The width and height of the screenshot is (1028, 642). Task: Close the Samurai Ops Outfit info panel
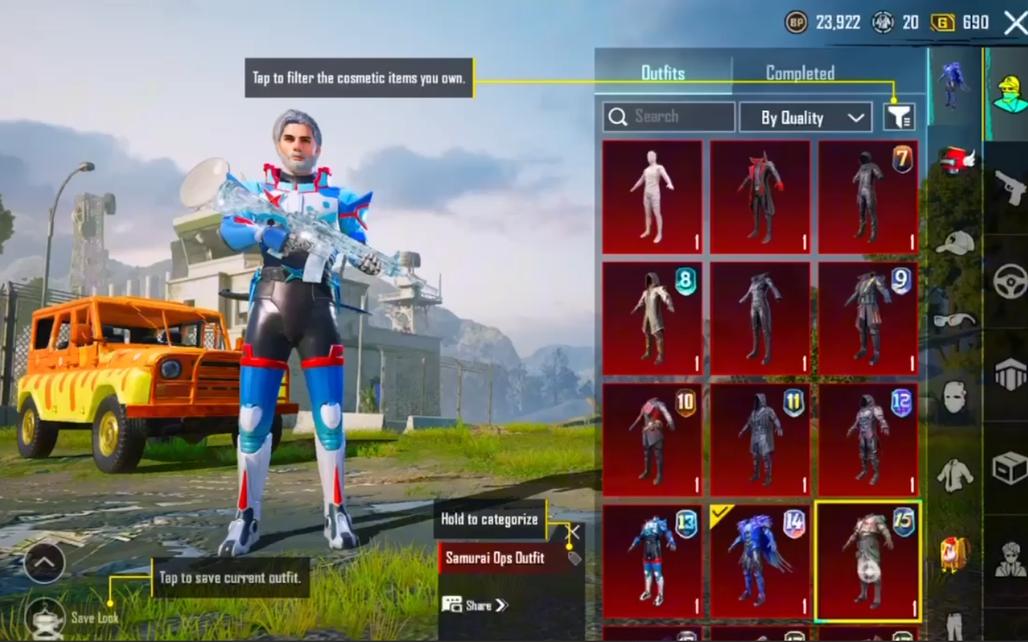[x=573, y=532]
